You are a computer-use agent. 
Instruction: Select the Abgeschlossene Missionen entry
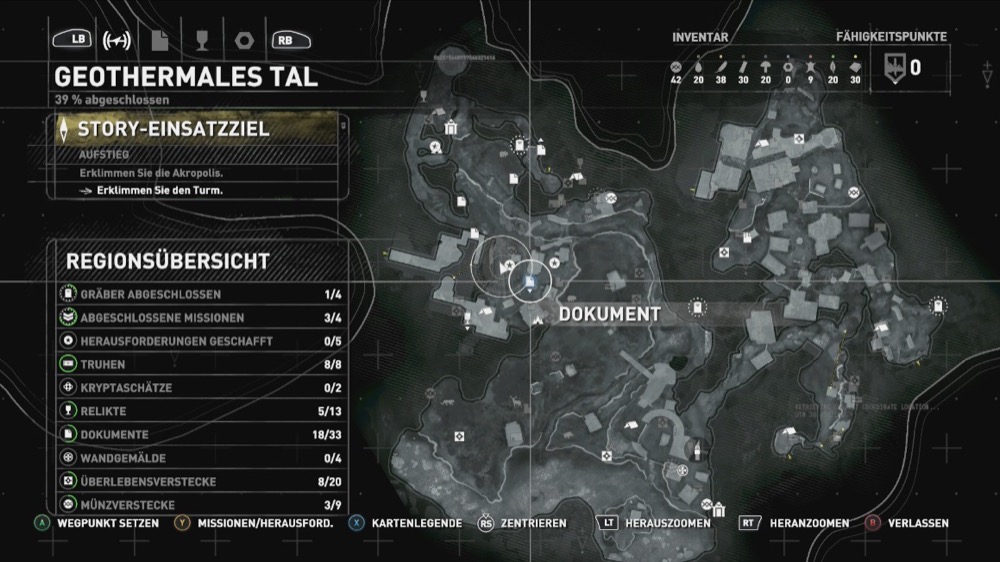click(x=200, y=318)
